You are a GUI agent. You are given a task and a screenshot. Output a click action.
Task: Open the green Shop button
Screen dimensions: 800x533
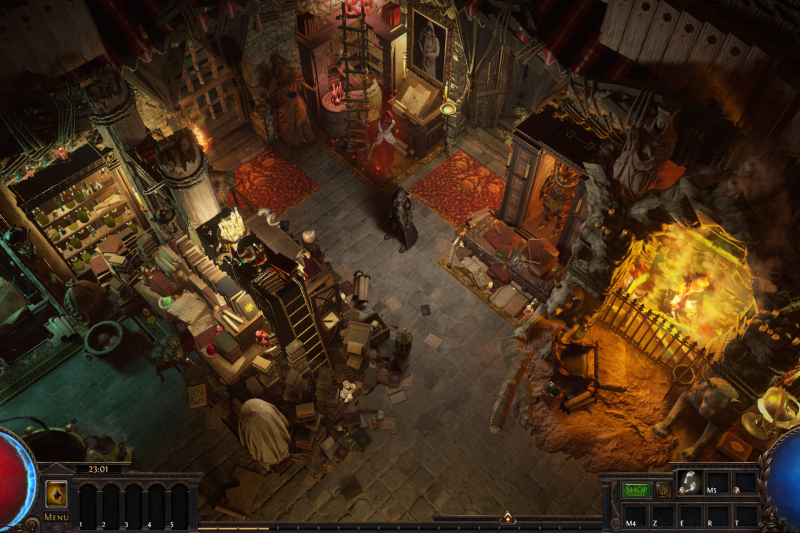pyautogui.click(x=636, y=490)
